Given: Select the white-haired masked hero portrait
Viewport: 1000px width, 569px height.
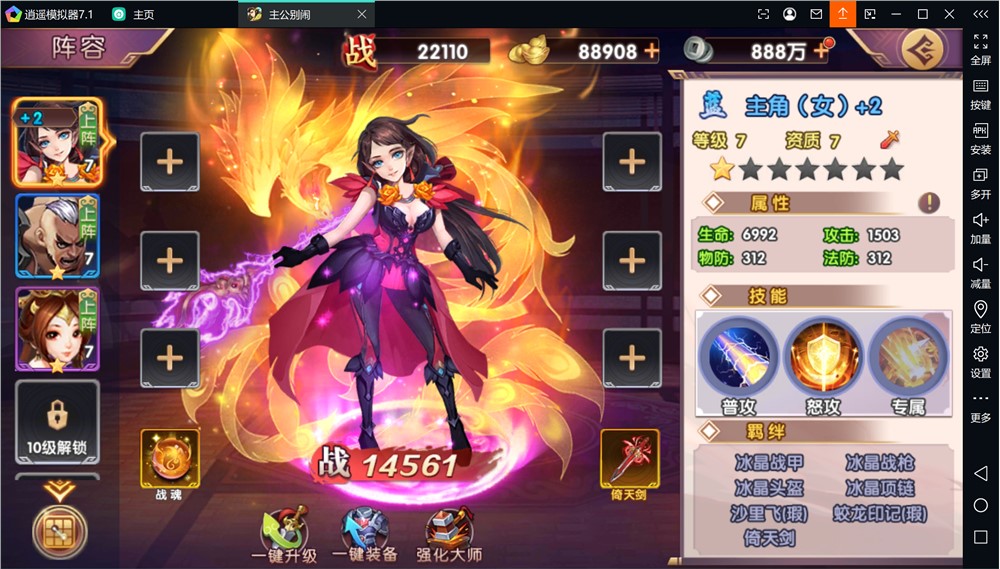Looking at the screenshot, I should (x=56, y=236).
